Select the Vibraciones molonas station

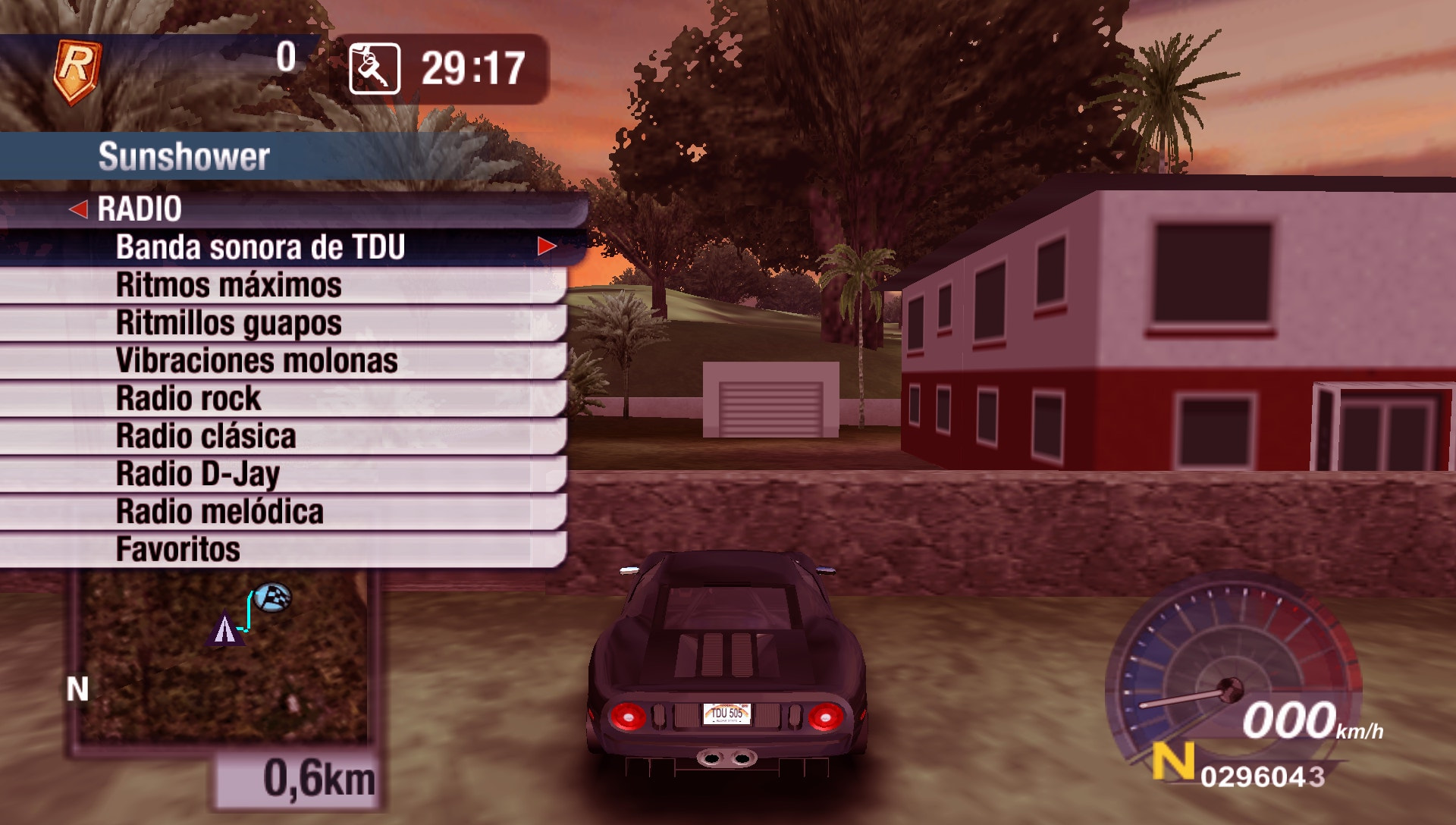coord(255,360)
